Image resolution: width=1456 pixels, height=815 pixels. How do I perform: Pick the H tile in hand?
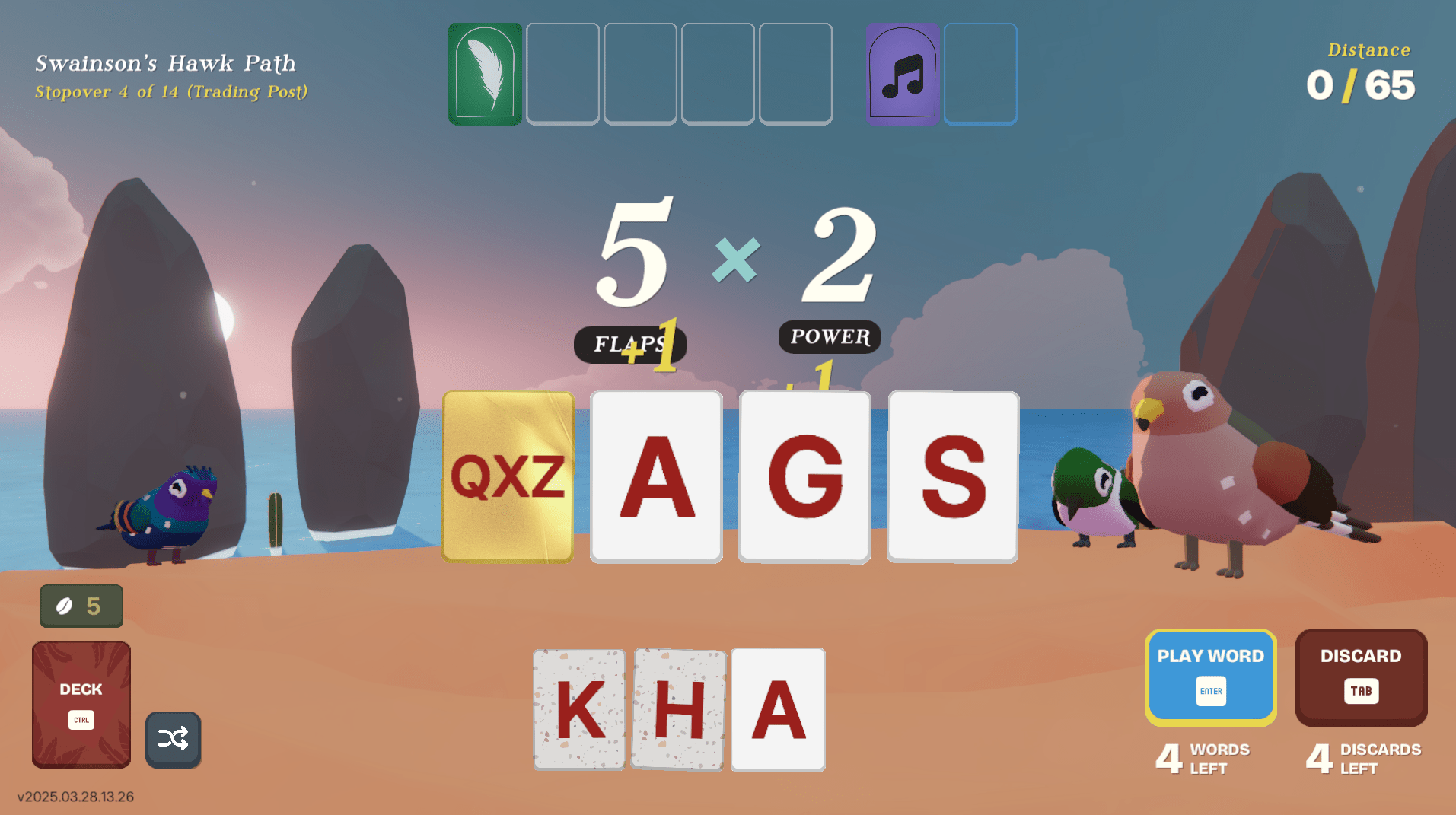tap(679, 709)
